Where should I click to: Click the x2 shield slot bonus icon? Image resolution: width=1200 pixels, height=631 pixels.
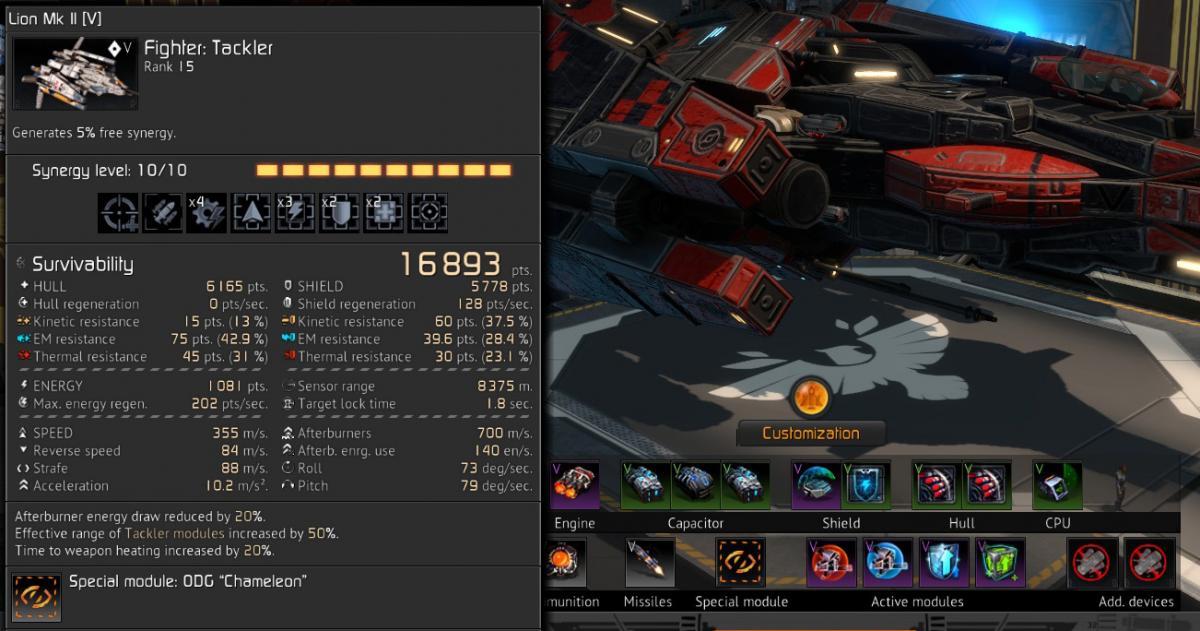pos(339,213)
